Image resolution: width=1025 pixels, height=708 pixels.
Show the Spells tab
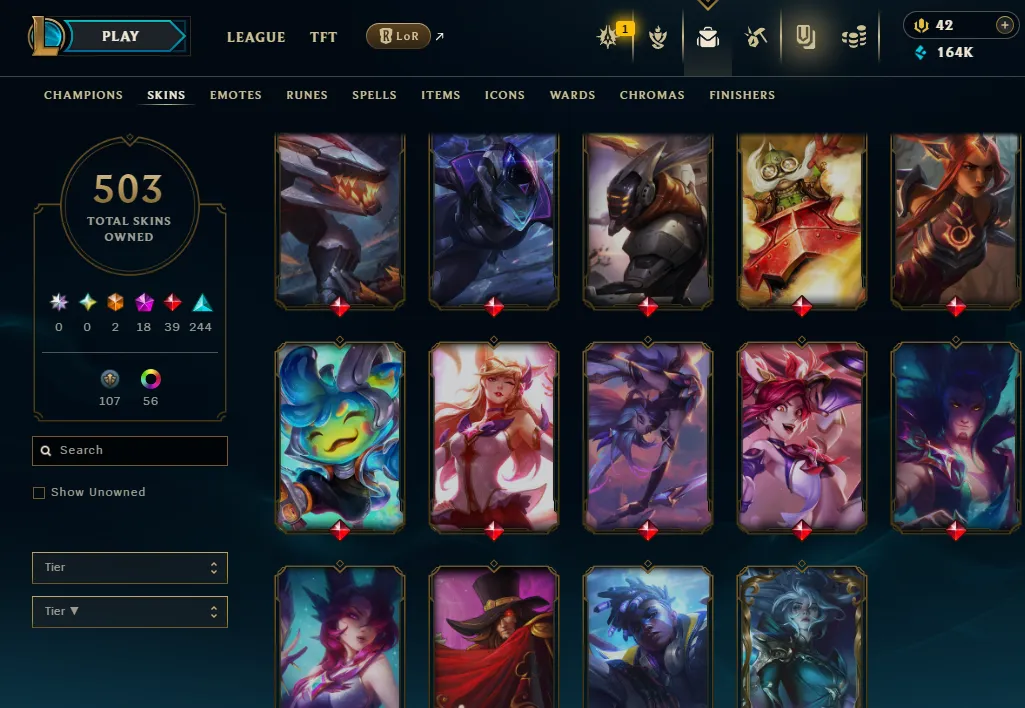click(374, 95)
